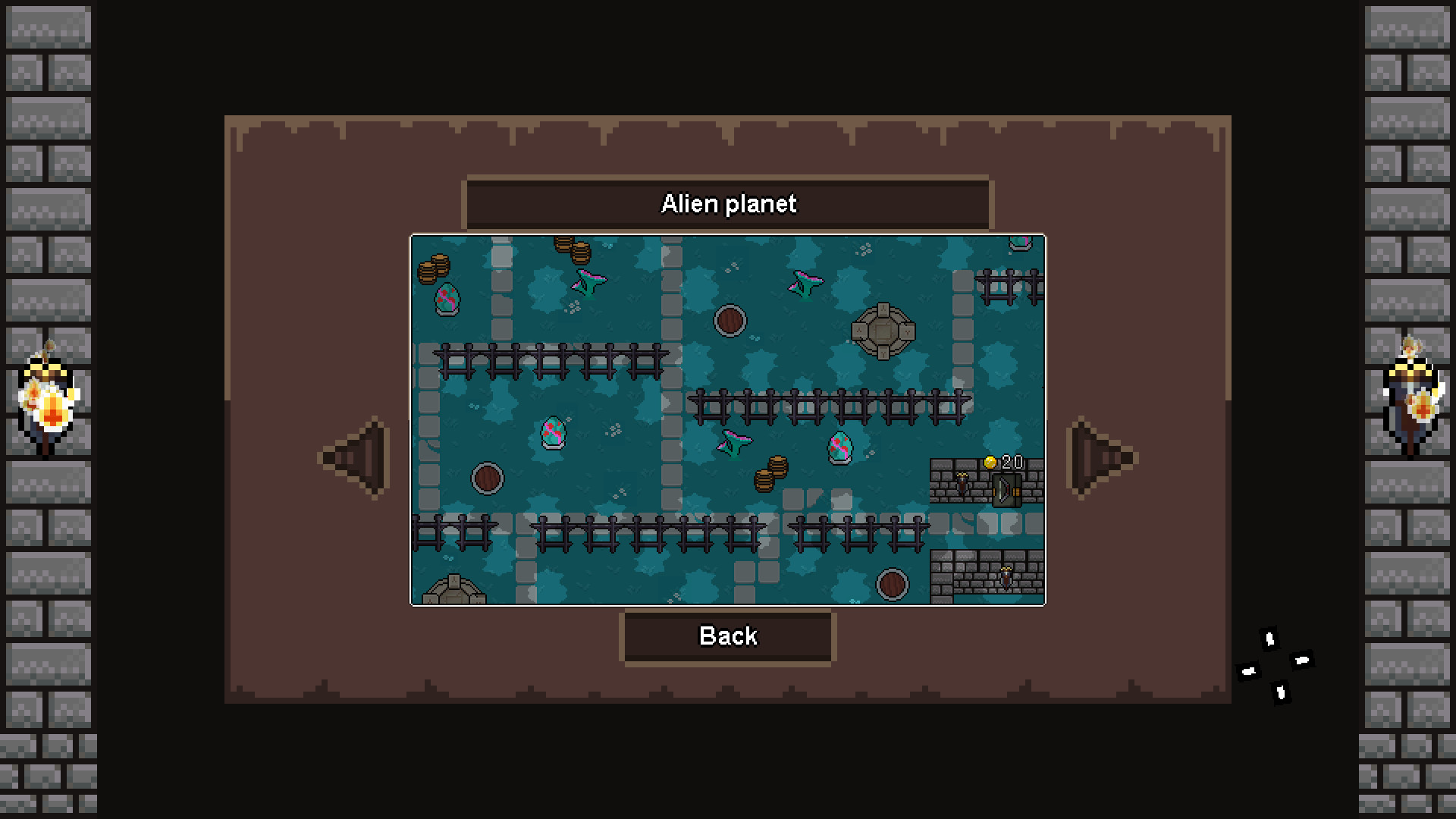The image size is (1456, 819).
Task: Click the Alien planet title banner
Action: pyautogui.click(x=728, y=203)
